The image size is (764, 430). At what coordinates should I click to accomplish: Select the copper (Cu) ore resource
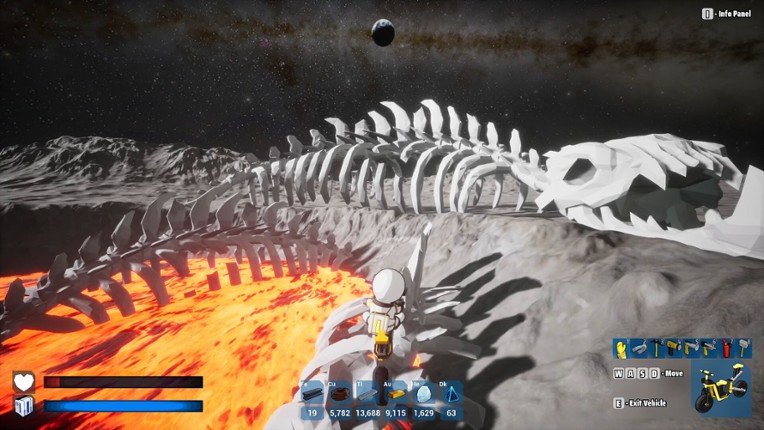[x=339, y=395]
